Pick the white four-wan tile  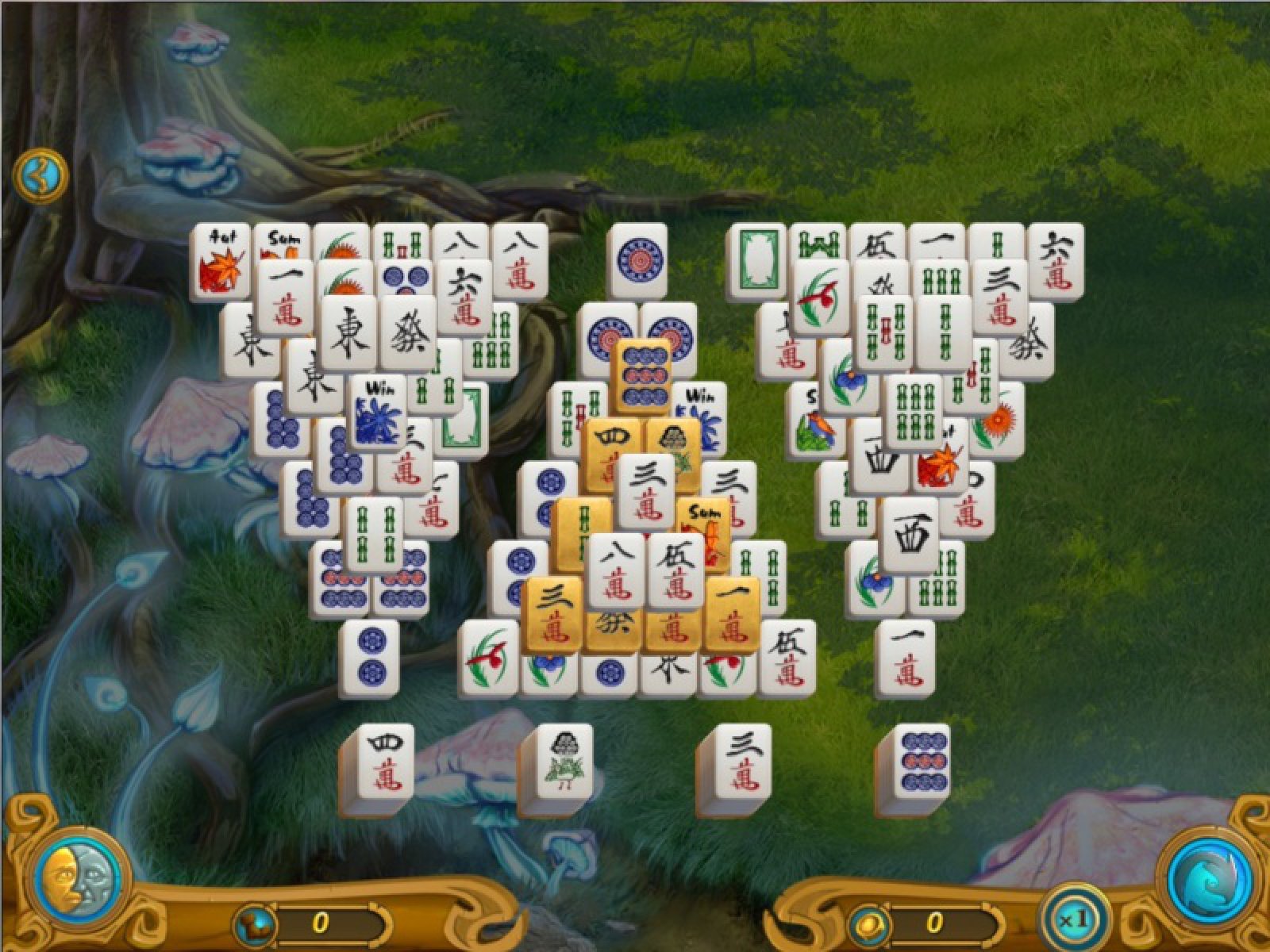(x=386, y=762)
